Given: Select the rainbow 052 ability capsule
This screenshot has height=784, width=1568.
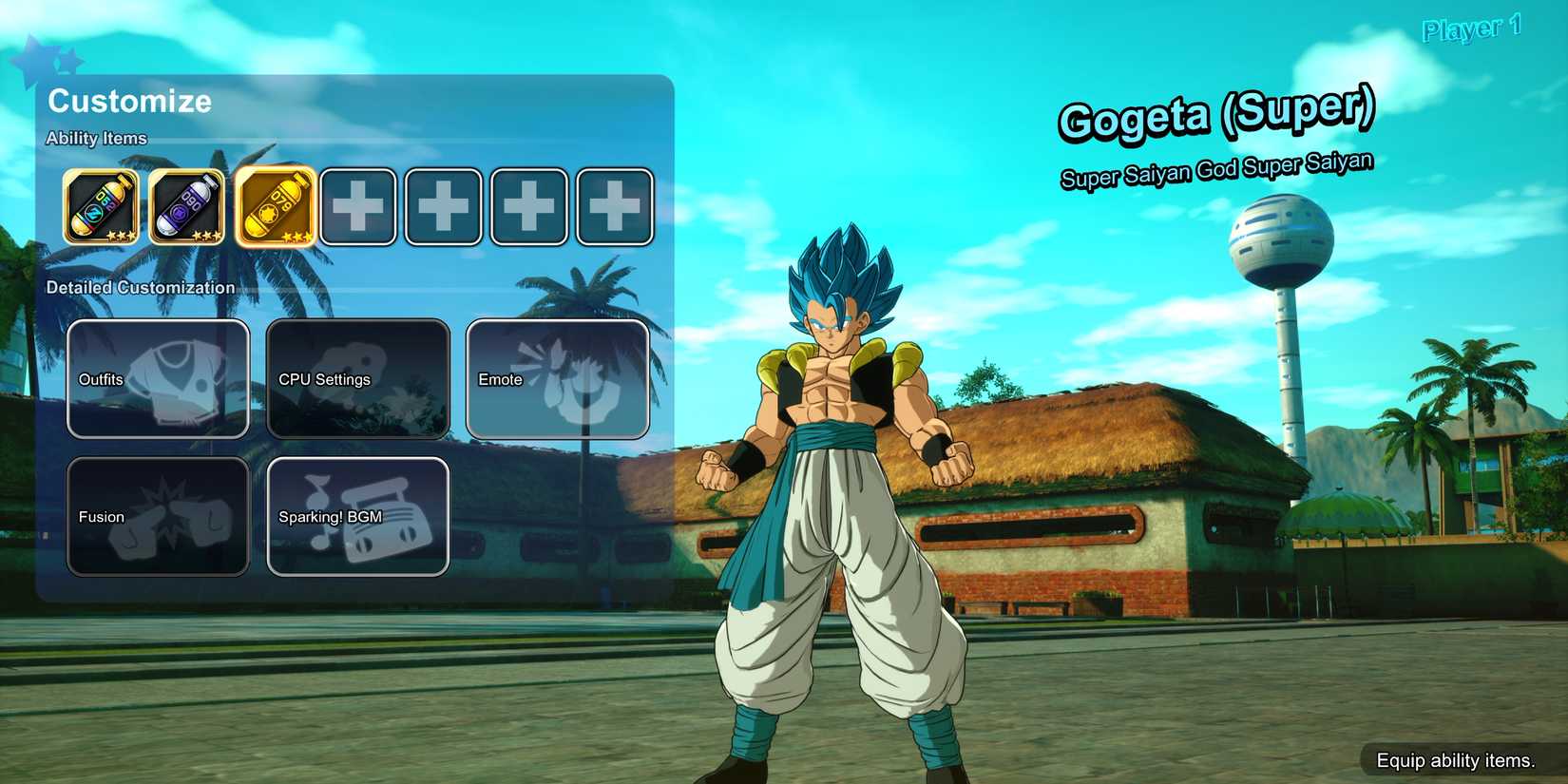Looking at the screenshot, I should coord(101,205).
